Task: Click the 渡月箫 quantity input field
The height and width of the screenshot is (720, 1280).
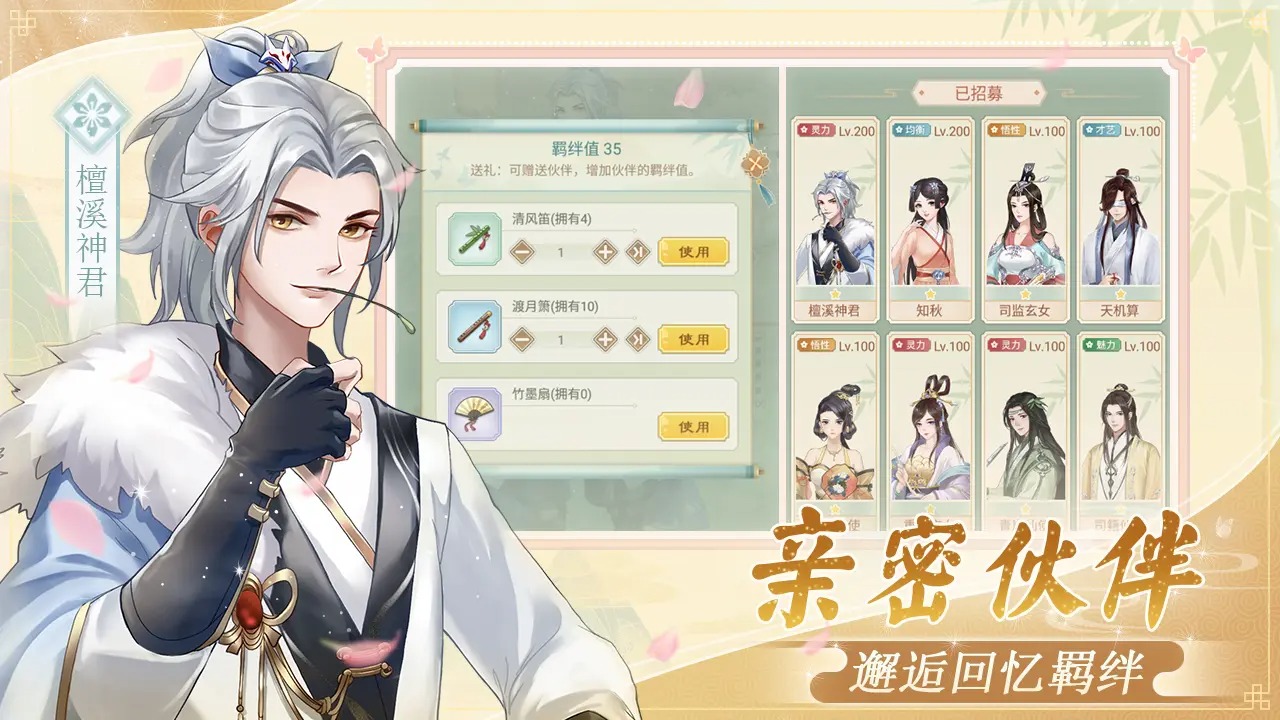Action: [562, 339]
